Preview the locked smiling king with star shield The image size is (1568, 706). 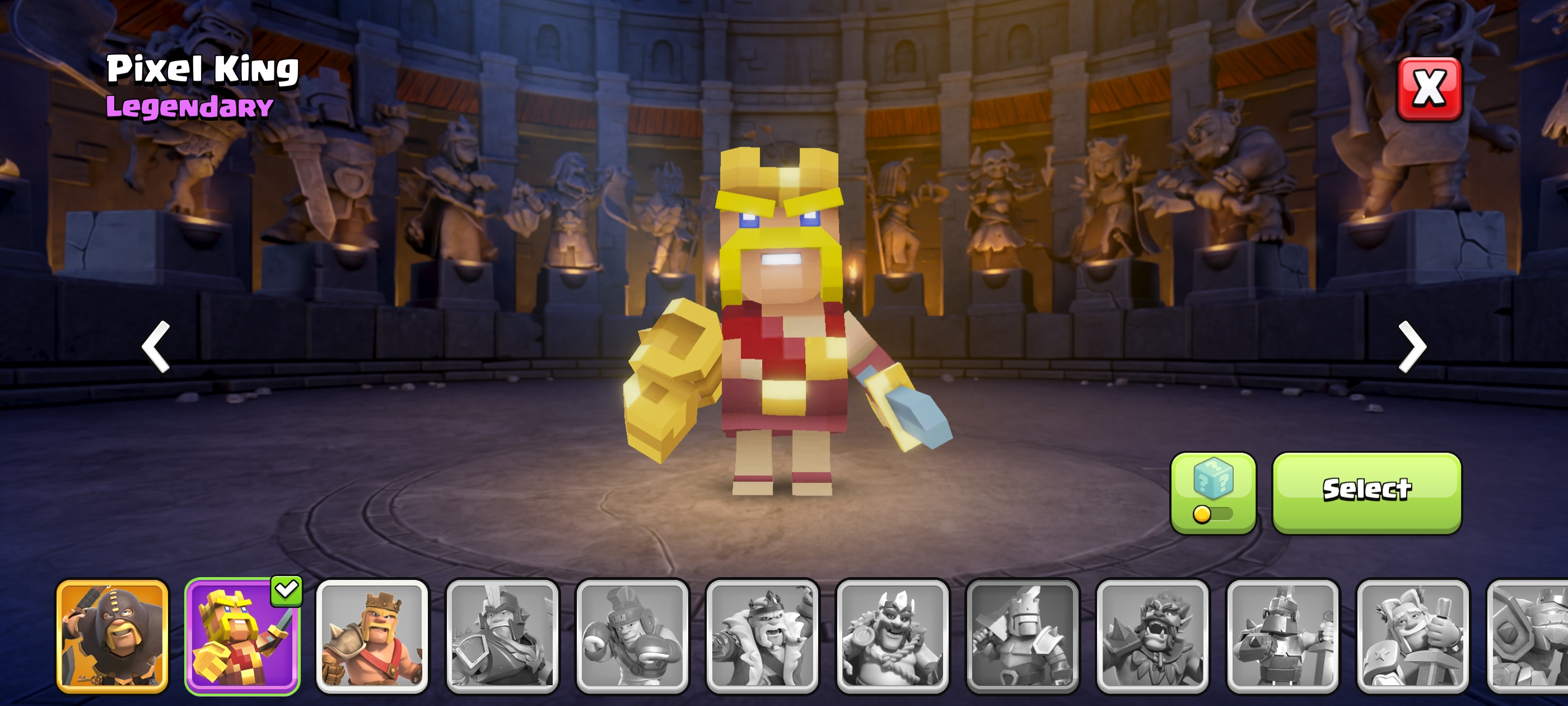click(1413, 635)
